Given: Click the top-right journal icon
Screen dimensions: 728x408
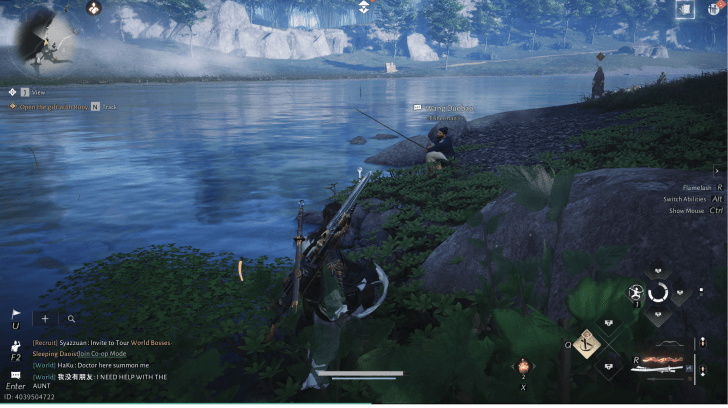Looking at the screenshot, I should pyautogui.click(x=685, y=9).
